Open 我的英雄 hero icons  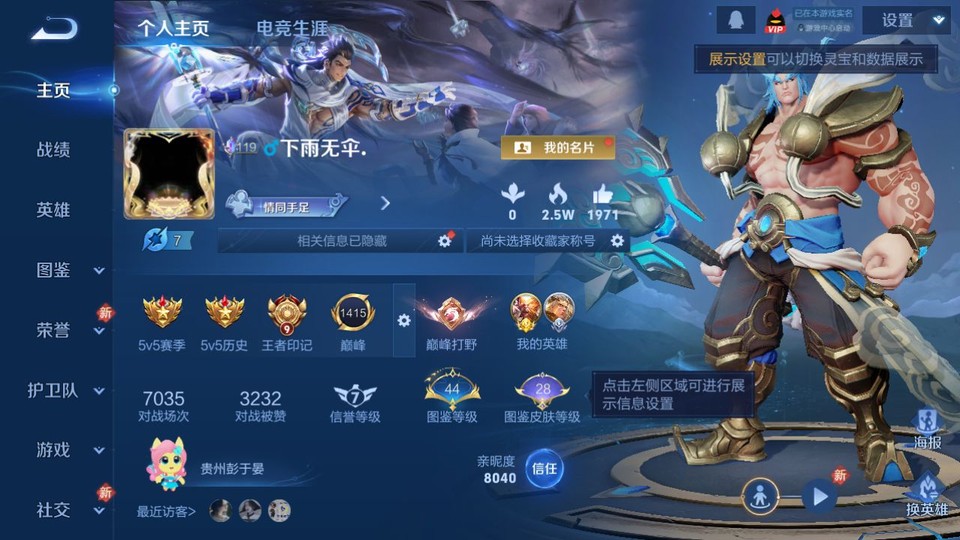coord(543,313)
